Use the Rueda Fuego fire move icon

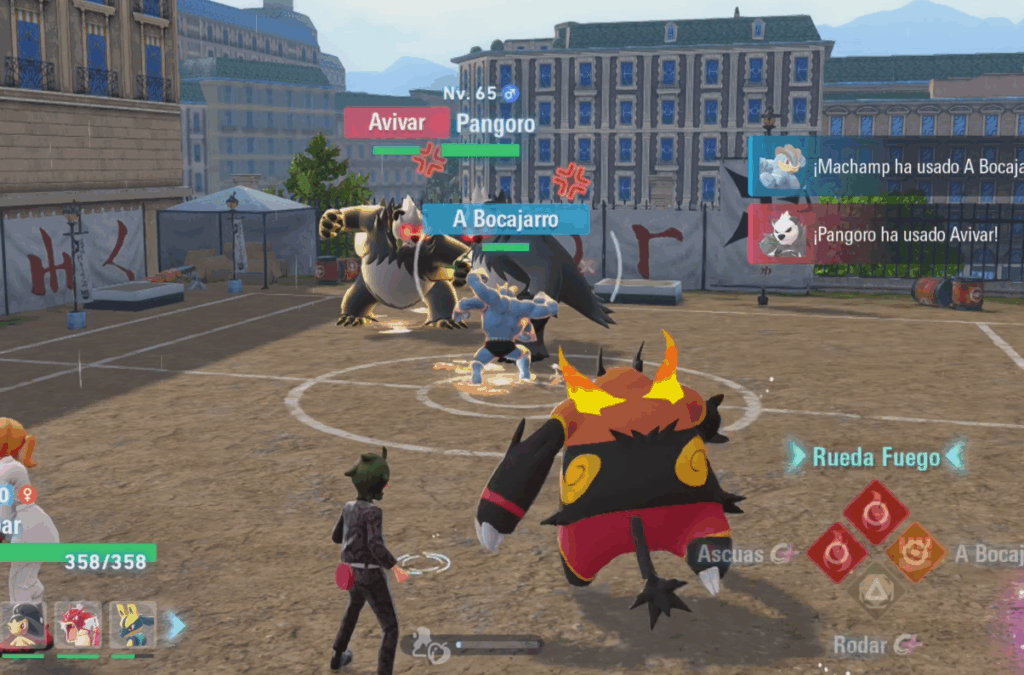click(875, 512)
